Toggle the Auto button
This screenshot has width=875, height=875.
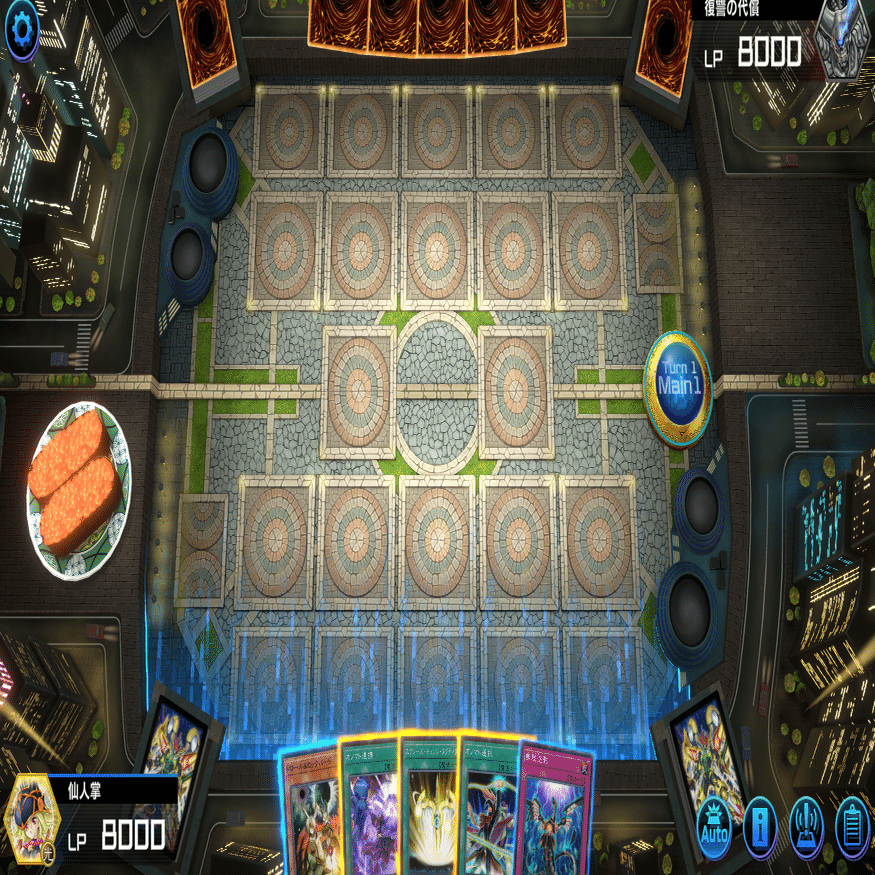[715, 828]
